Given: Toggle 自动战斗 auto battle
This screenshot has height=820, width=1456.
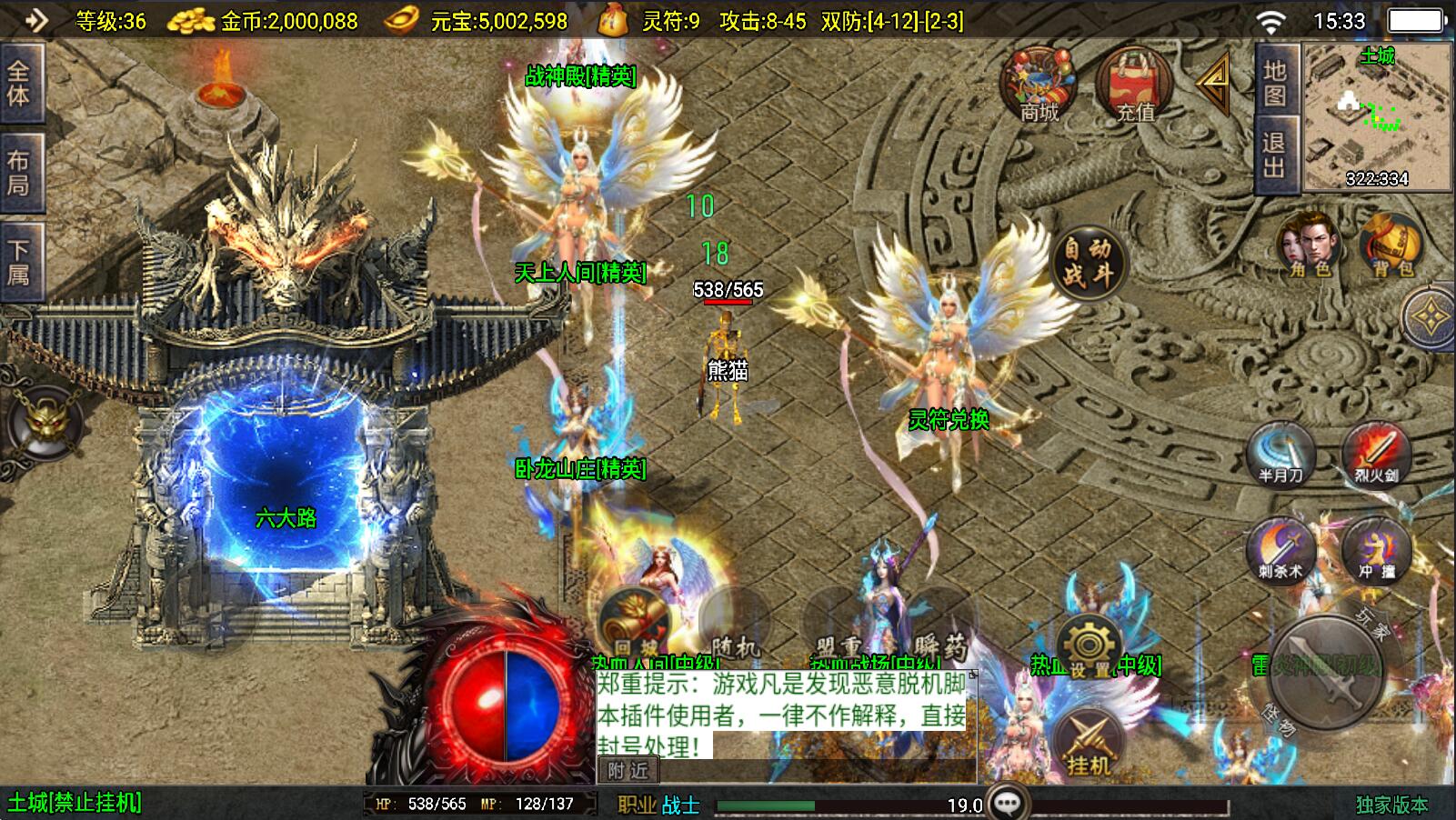Looking at the screenshot, I should coord(1088,262).
